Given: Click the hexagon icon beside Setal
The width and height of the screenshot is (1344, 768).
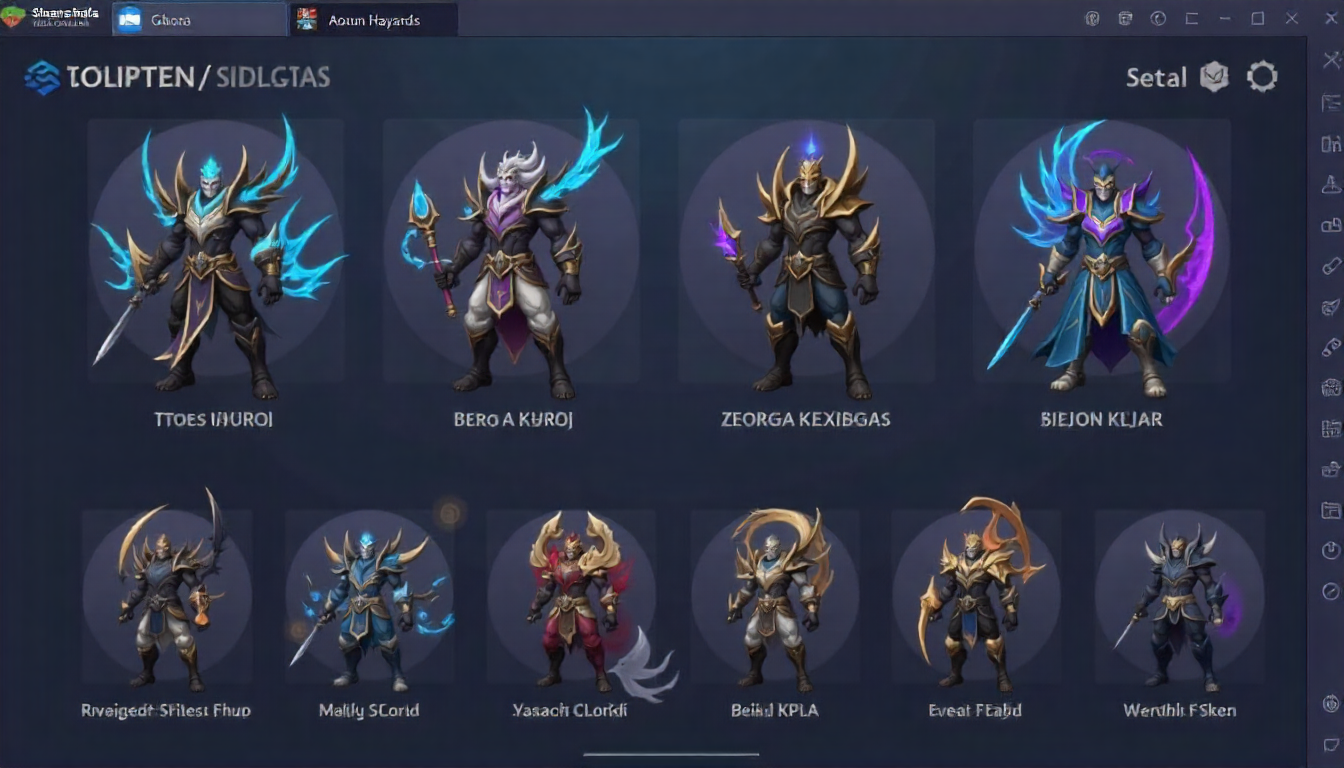Looking at the screenshot, I should [1214, 77].
